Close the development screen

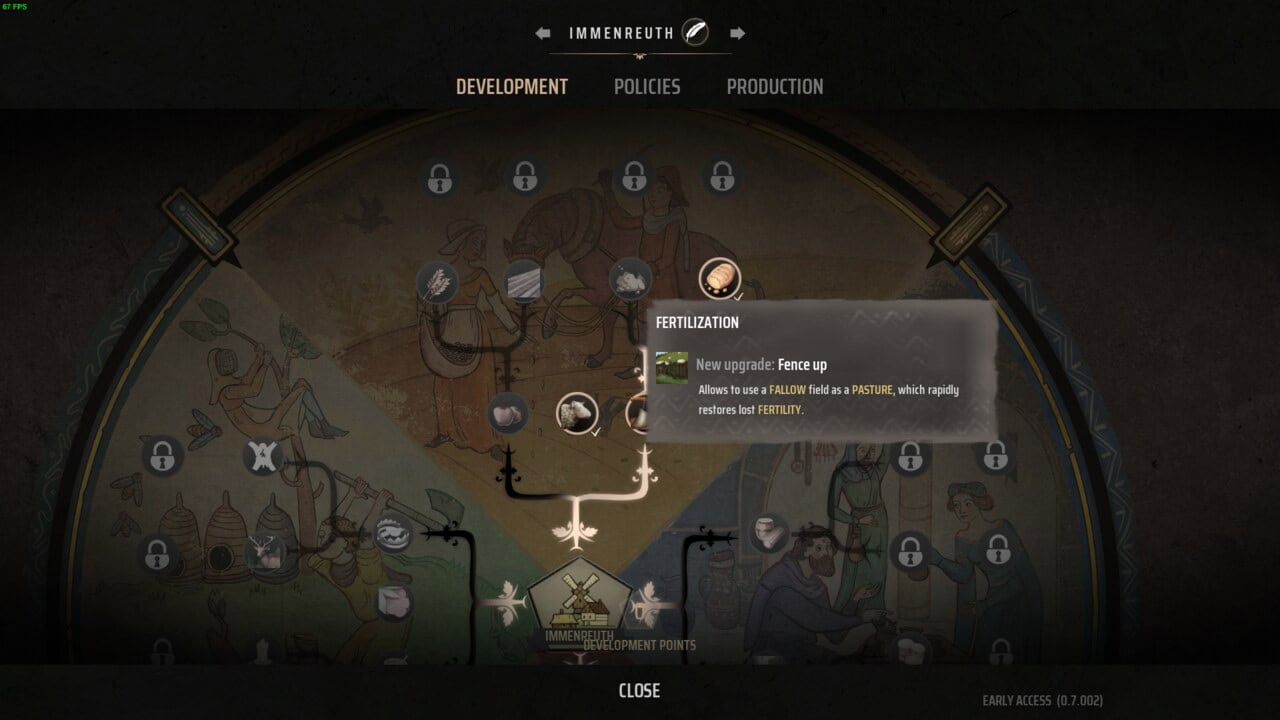639,691
